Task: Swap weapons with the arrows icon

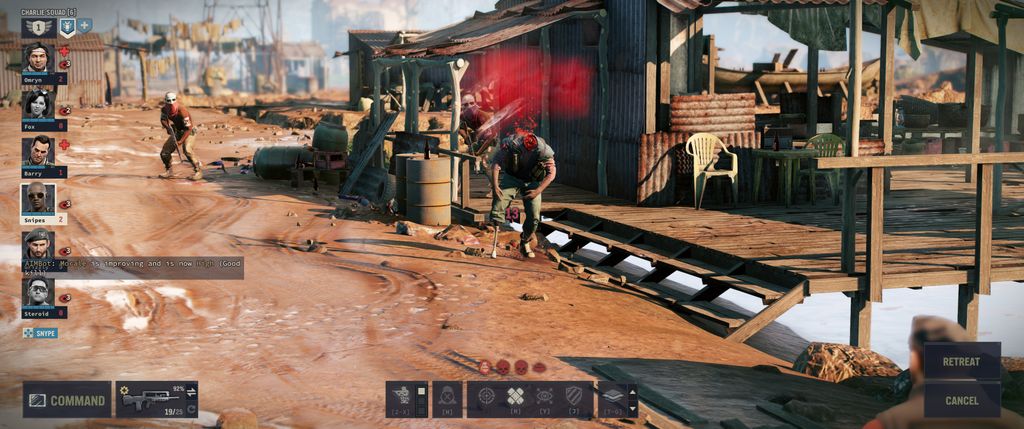Action: pyautogui.click(x=191, y=393)
